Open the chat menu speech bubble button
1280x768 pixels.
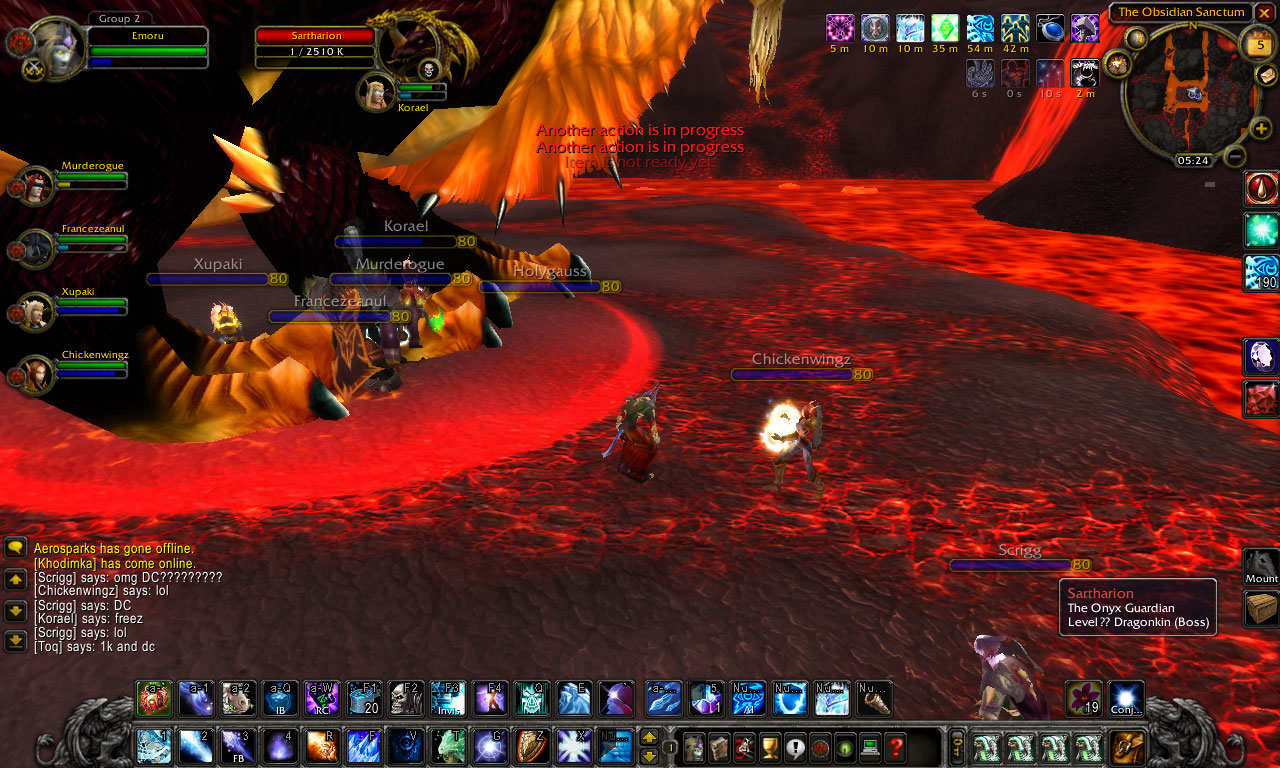(16, 547)
